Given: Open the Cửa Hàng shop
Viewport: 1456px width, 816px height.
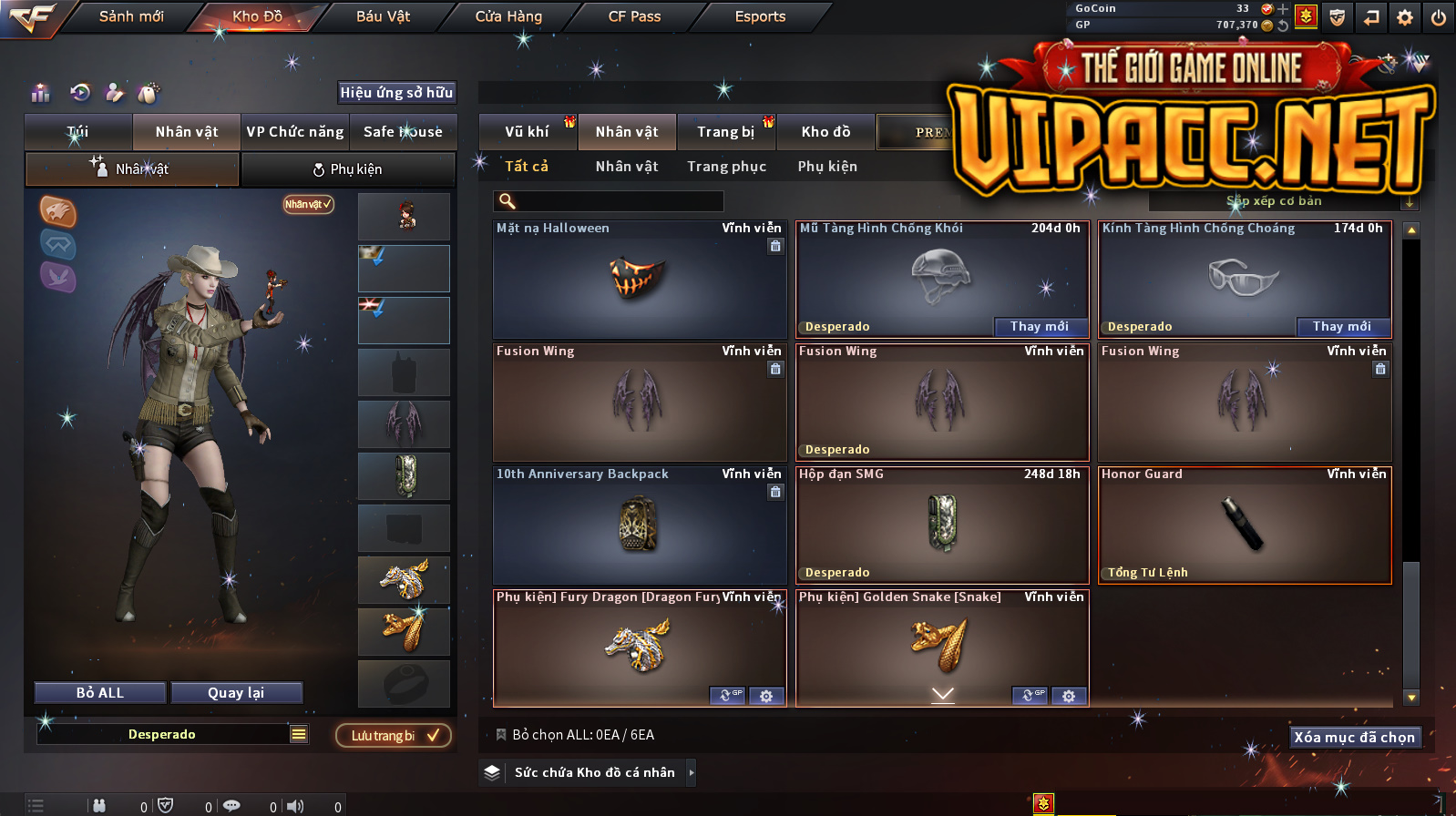Looking at the screenshot, I should pos(508,16).
